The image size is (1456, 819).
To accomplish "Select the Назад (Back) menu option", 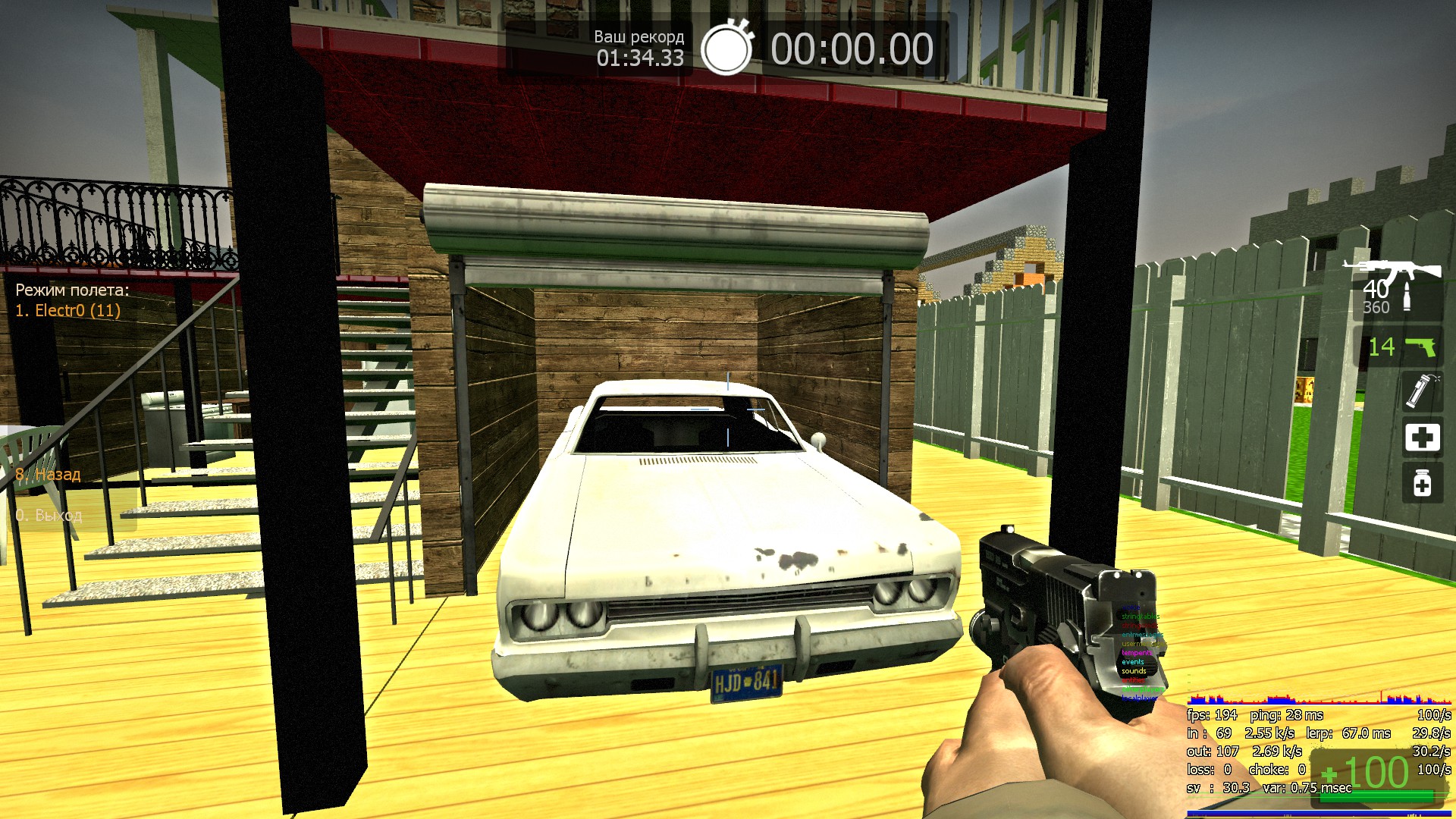I will pyautogui.click(x=49, y=475).
